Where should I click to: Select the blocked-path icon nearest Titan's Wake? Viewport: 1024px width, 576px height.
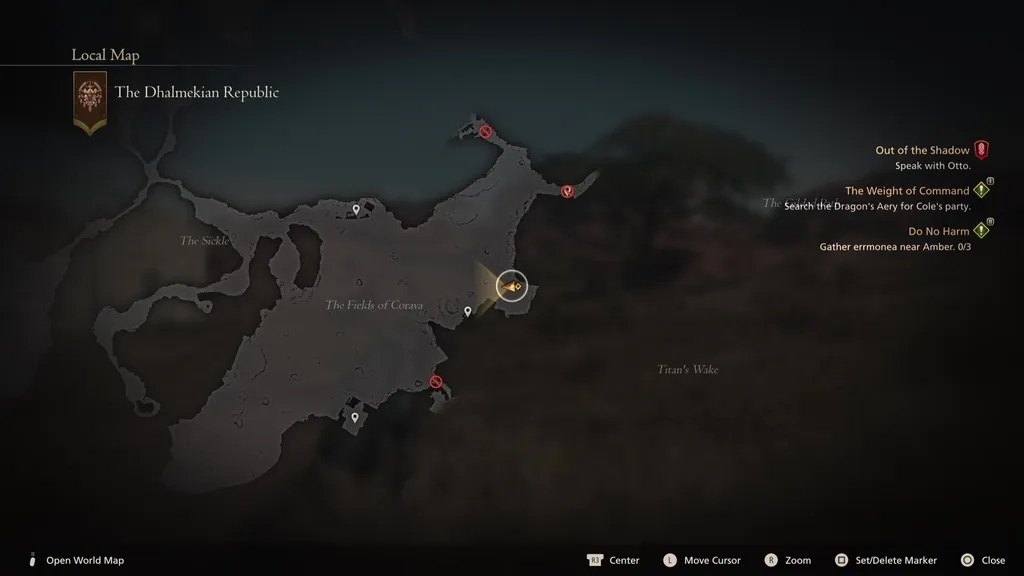click(435, 381)
